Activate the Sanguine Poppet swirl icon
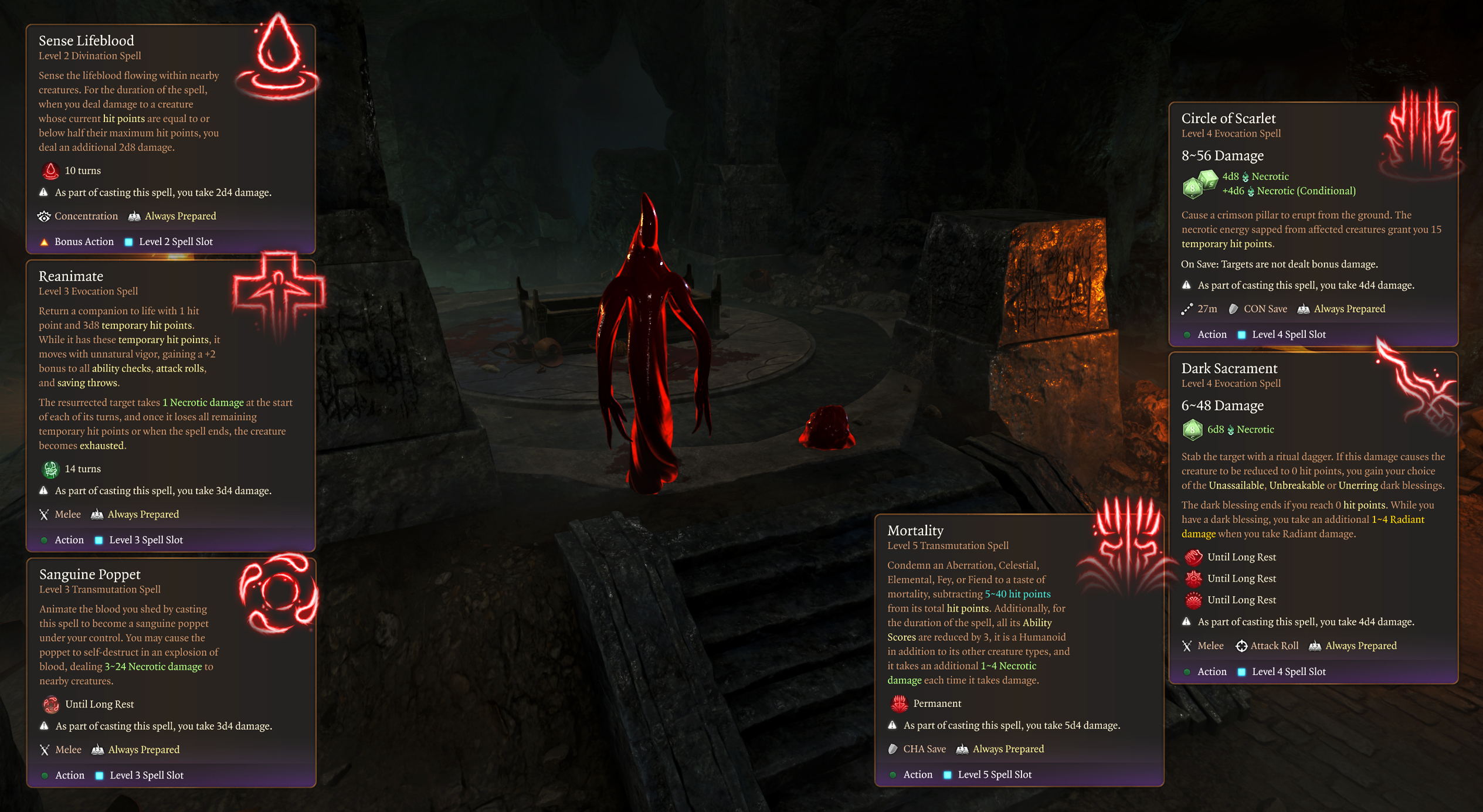The width and height of the screenshot is (1483, 812). pyautogui.click(x=278, y=593)
